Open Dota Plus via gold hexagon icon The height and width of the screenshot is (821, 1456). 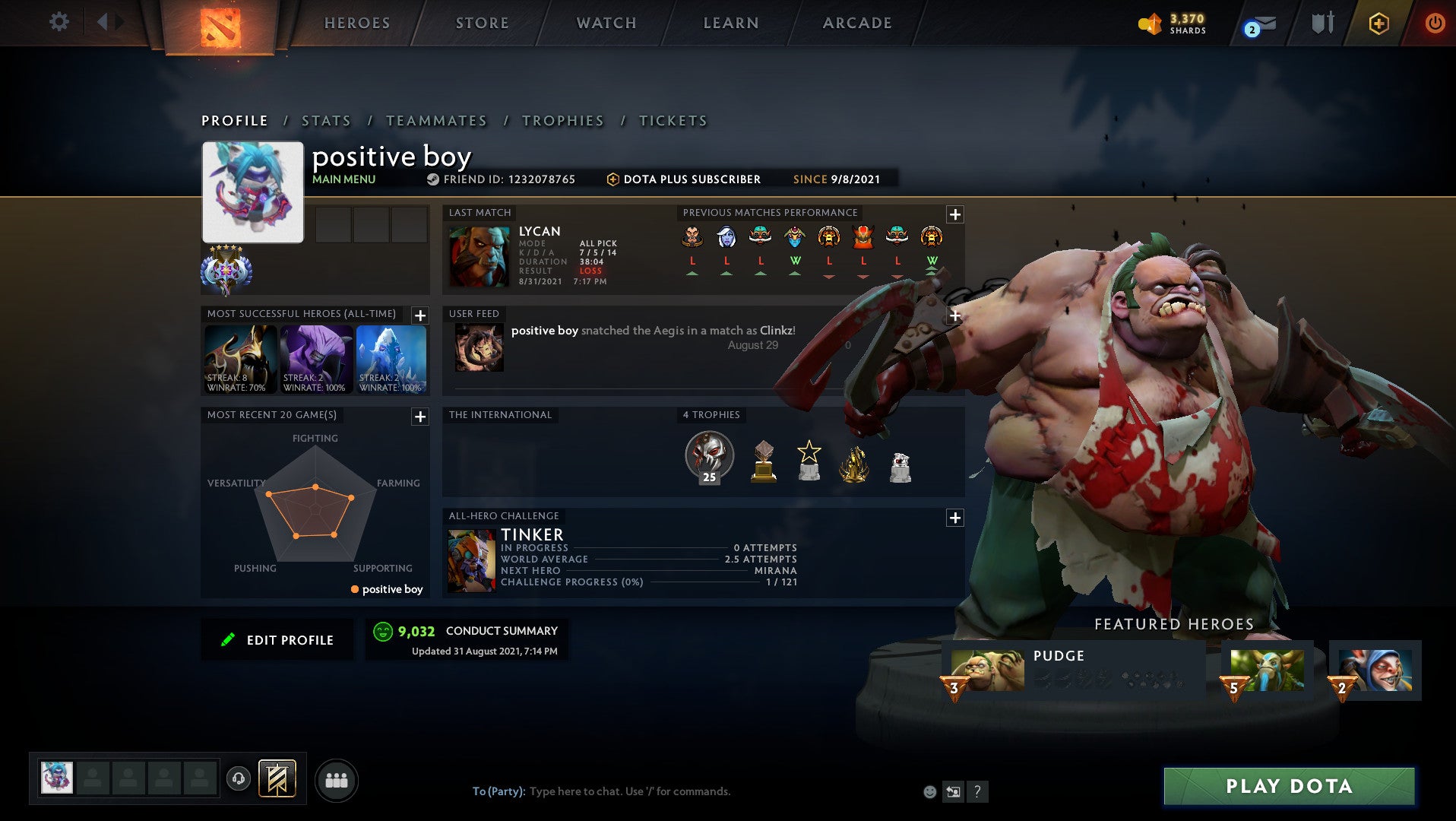click(1380, 24)
